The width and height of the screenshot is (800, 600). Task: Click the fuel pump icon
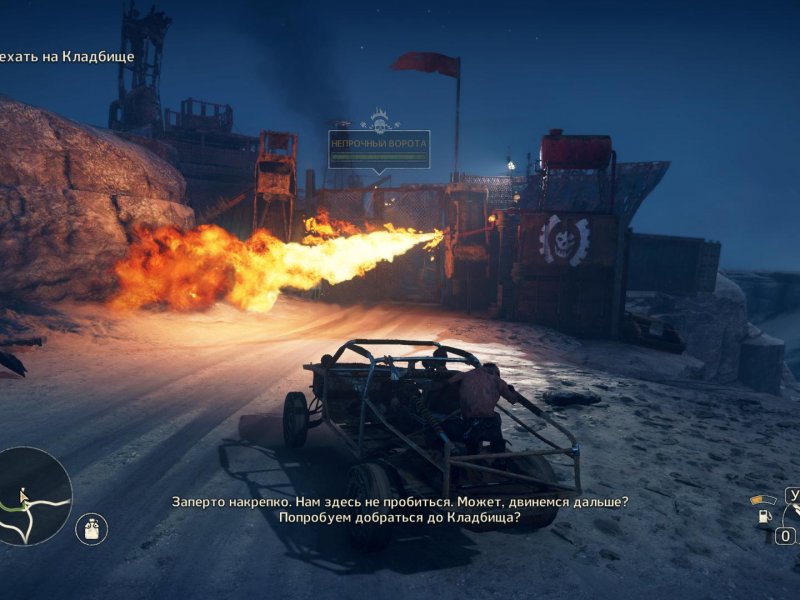coord(762,517)
